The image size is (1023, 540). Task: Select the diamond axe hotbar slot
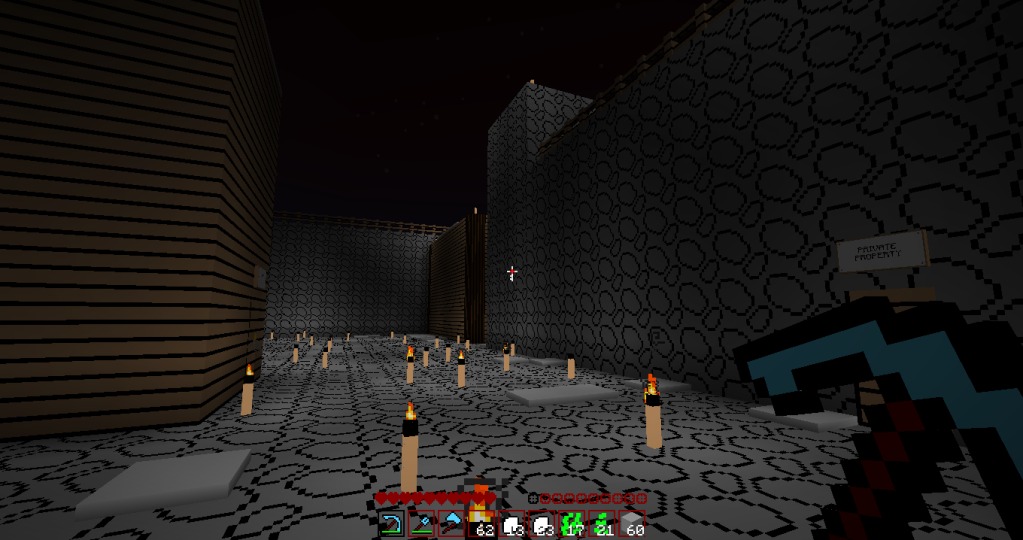[x=452, y=523]
